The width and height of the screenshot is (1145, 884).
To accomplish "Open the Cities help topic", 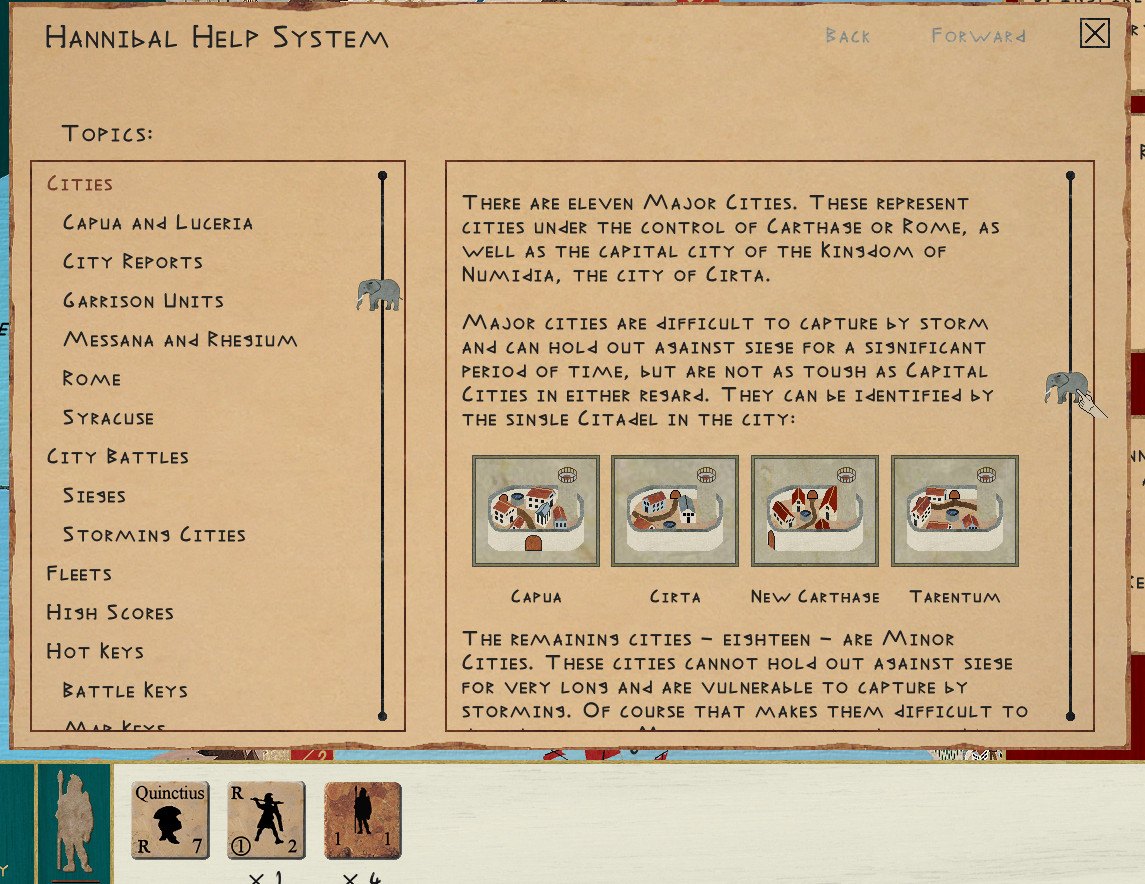I will click(x=80, y=184).
